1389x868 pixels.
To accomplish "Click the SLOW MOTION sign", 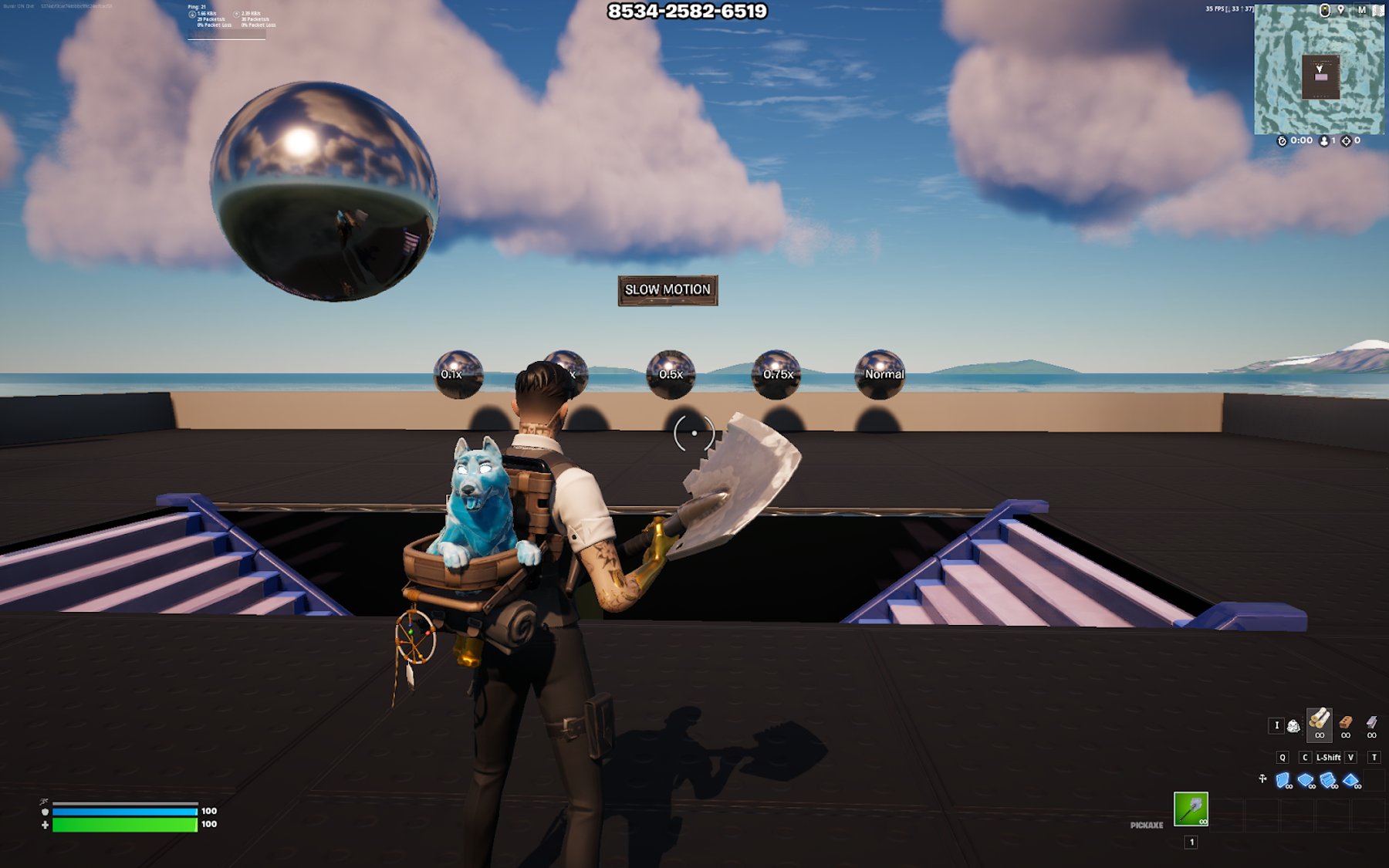I will coord(667,291).
